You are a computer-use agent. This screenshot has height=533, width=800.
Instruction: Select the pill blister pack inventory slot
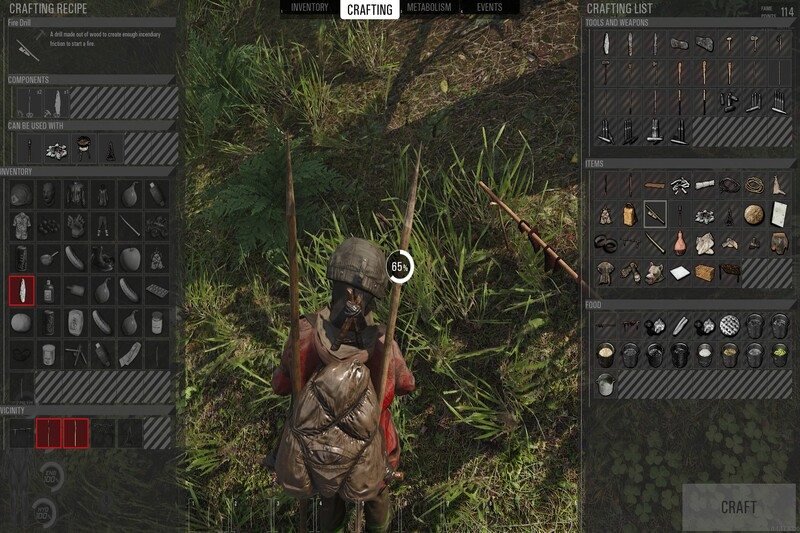(x=157, y=291)
